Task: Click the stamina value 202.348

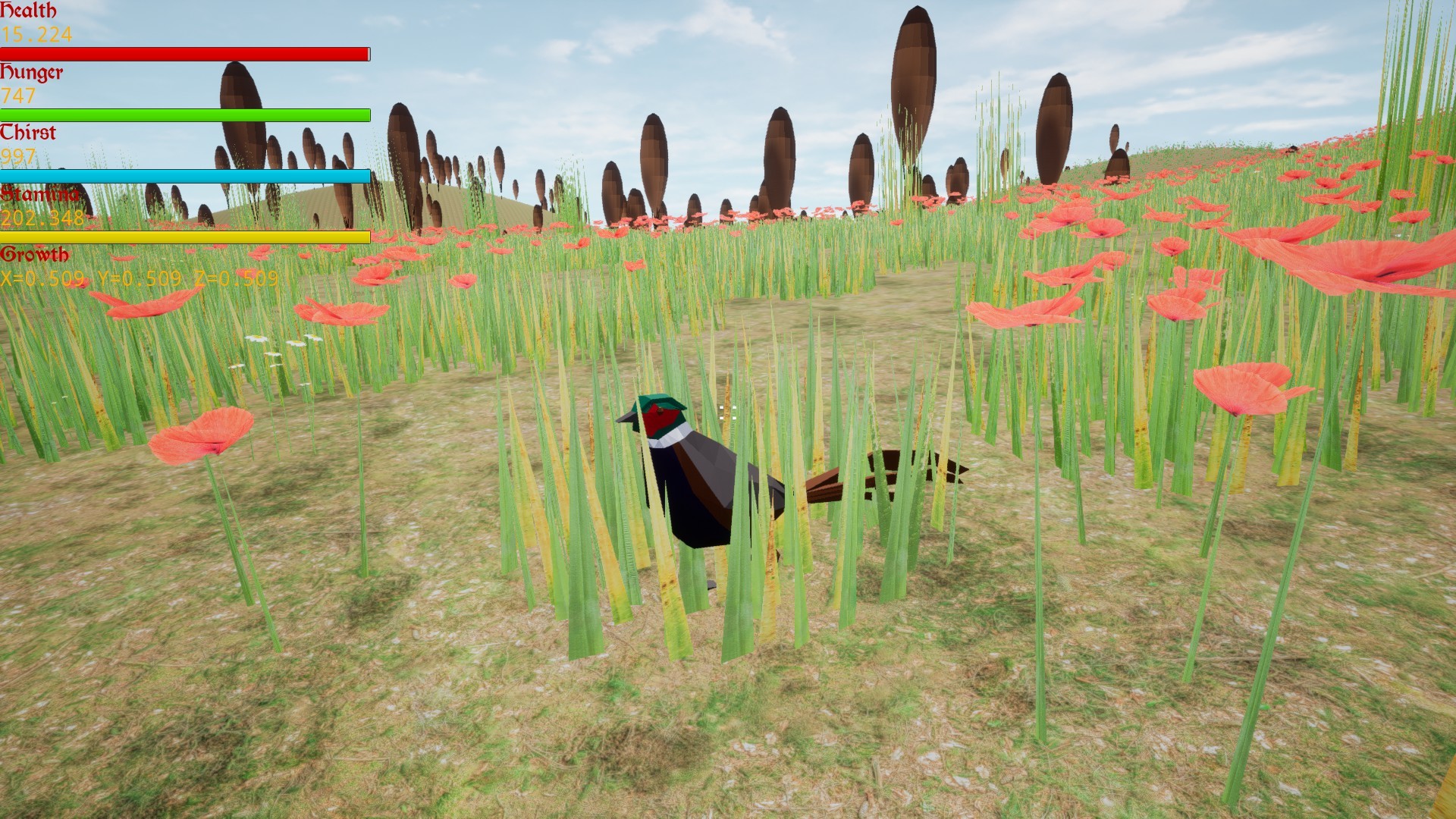Action: pyautogui.click(x=42, y=218)
